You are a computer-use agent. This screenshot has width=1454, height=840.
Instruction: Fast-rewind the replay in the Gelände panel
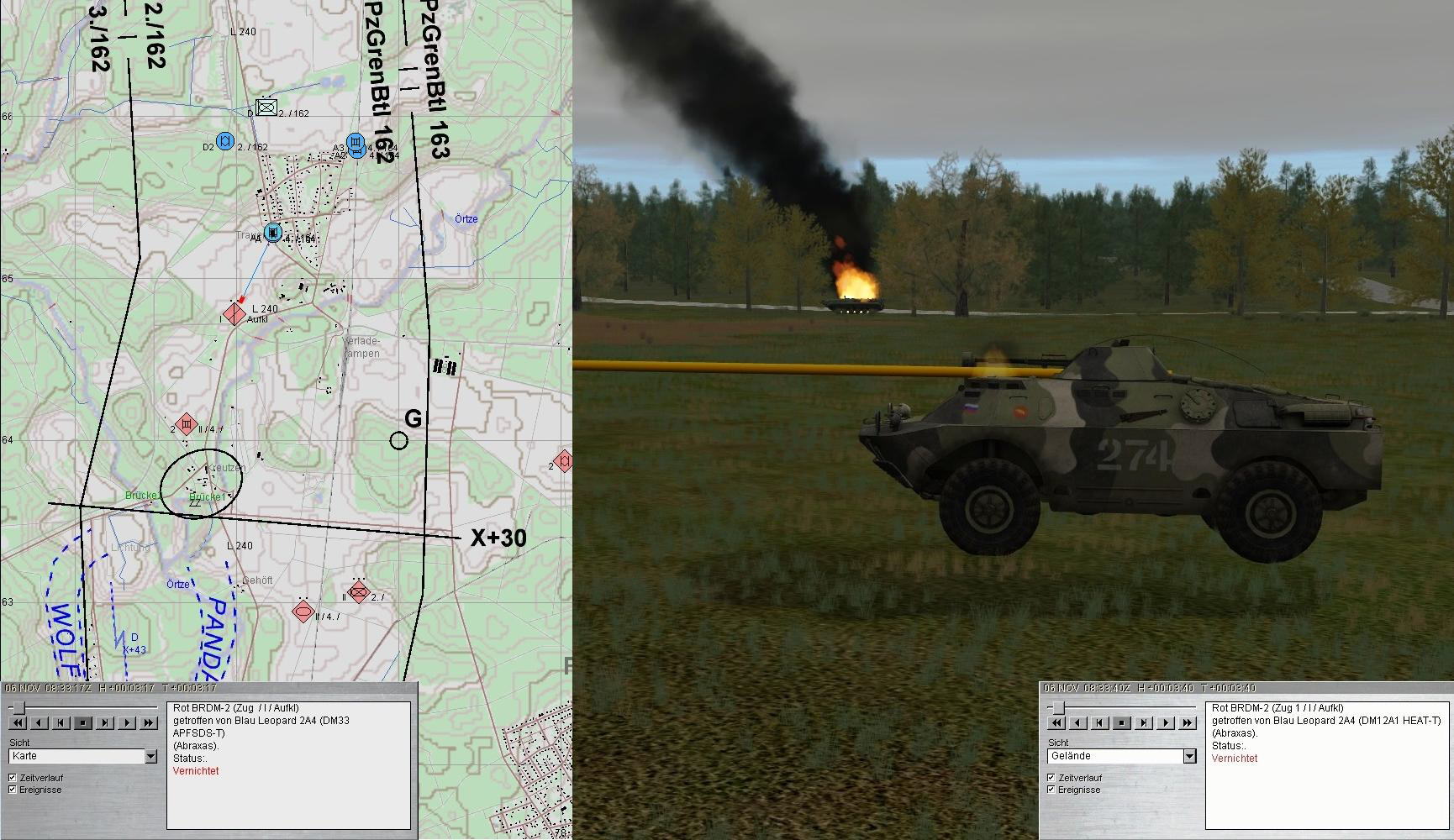click(1056, 722)
